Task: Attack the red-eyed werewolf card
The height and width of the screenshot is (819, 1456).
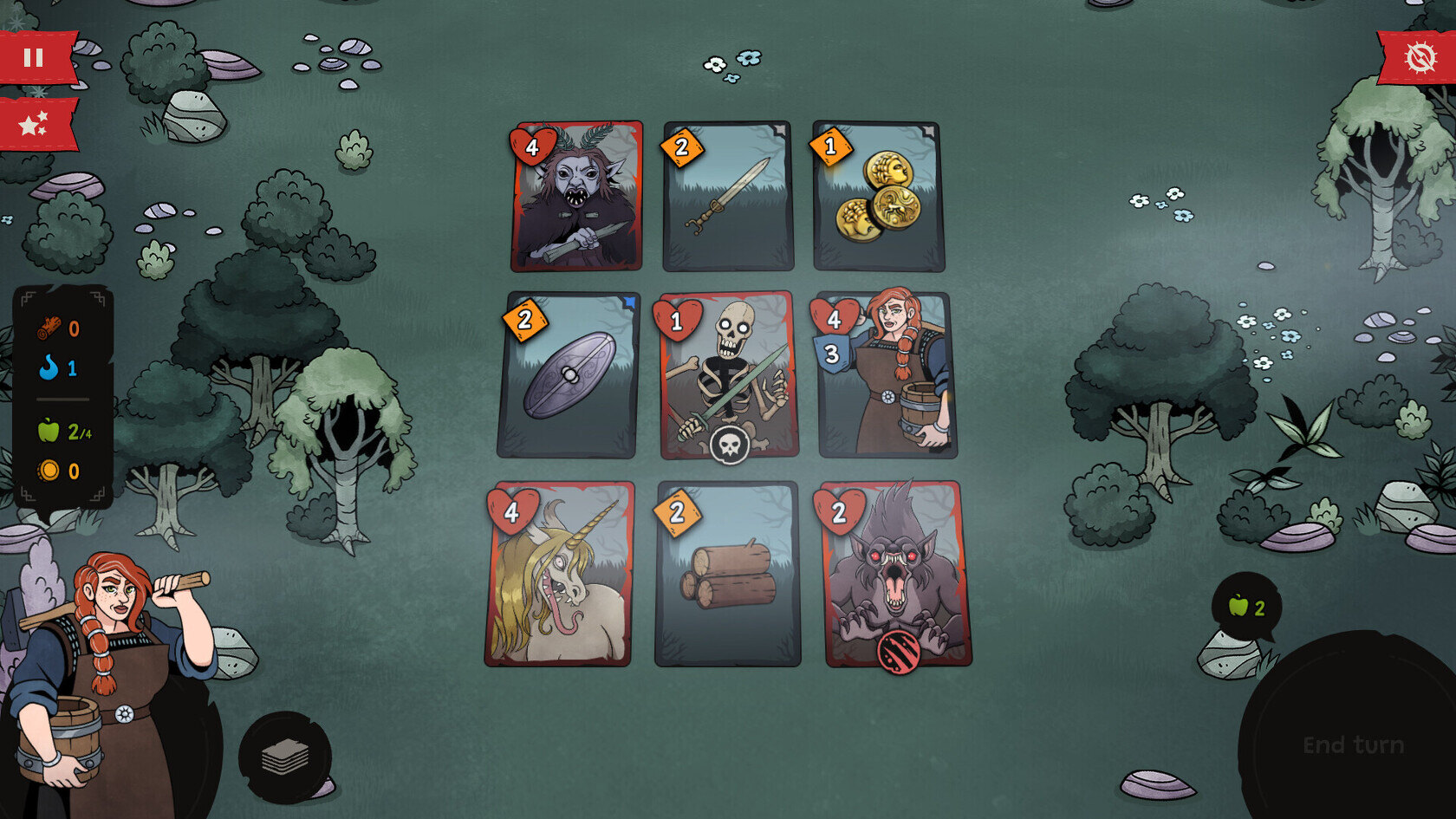Action: [897, 574]
